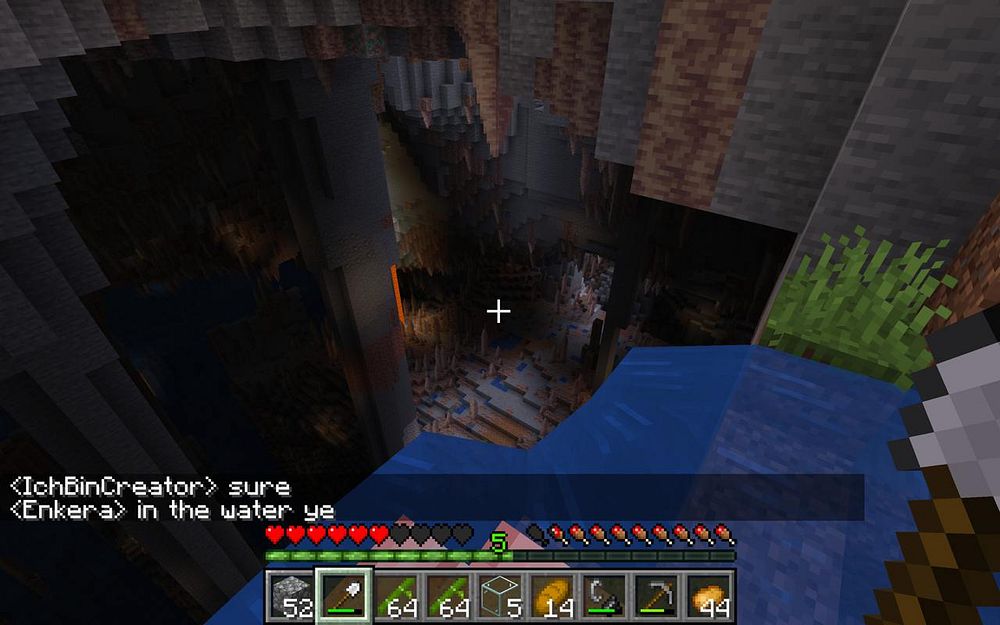
Task: Select the iron shovel hotbar slot
Action: [343, 595]
